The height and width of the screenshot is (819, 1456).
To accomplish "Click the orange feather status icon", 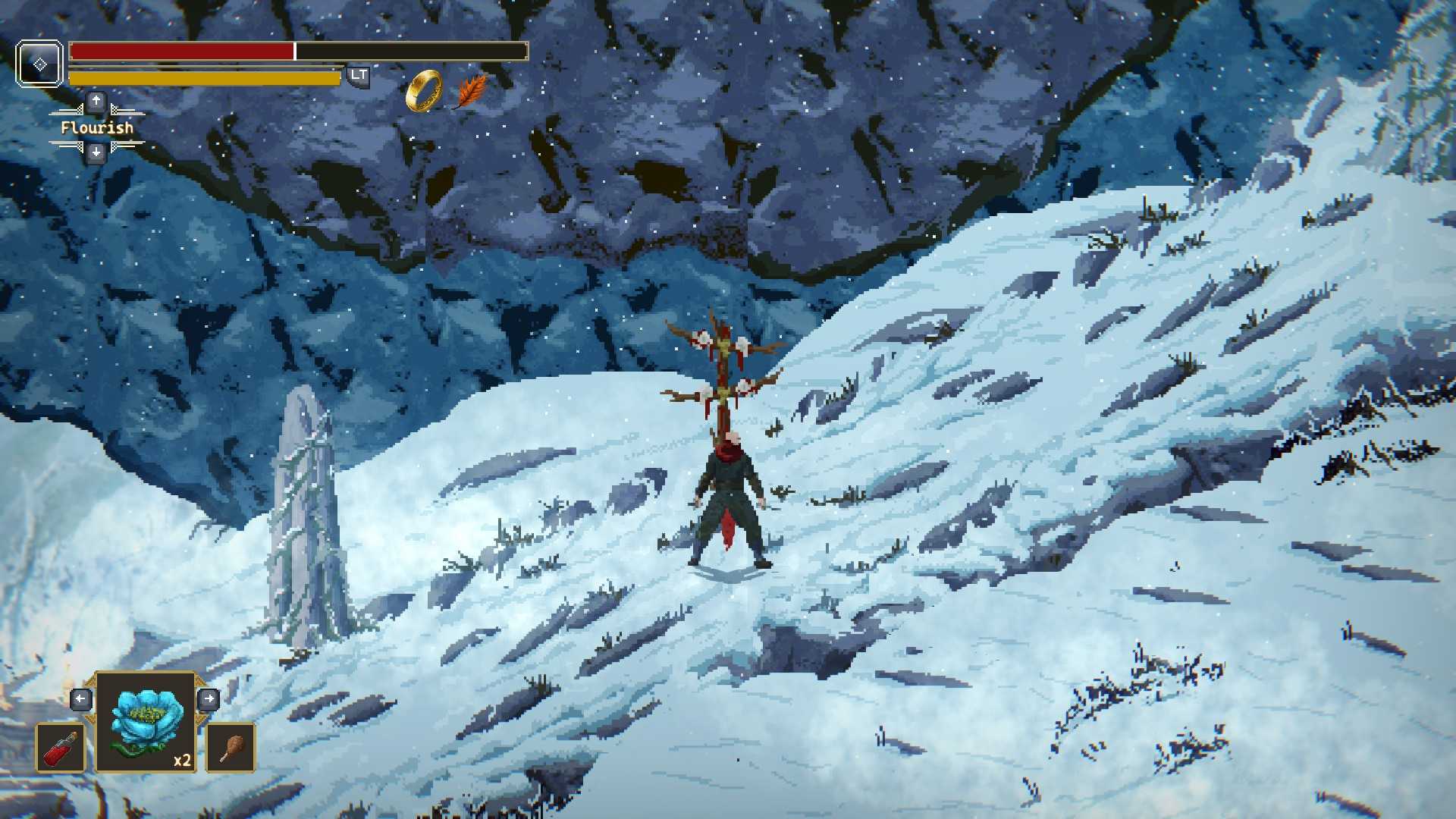I will (x=472, y=91).
